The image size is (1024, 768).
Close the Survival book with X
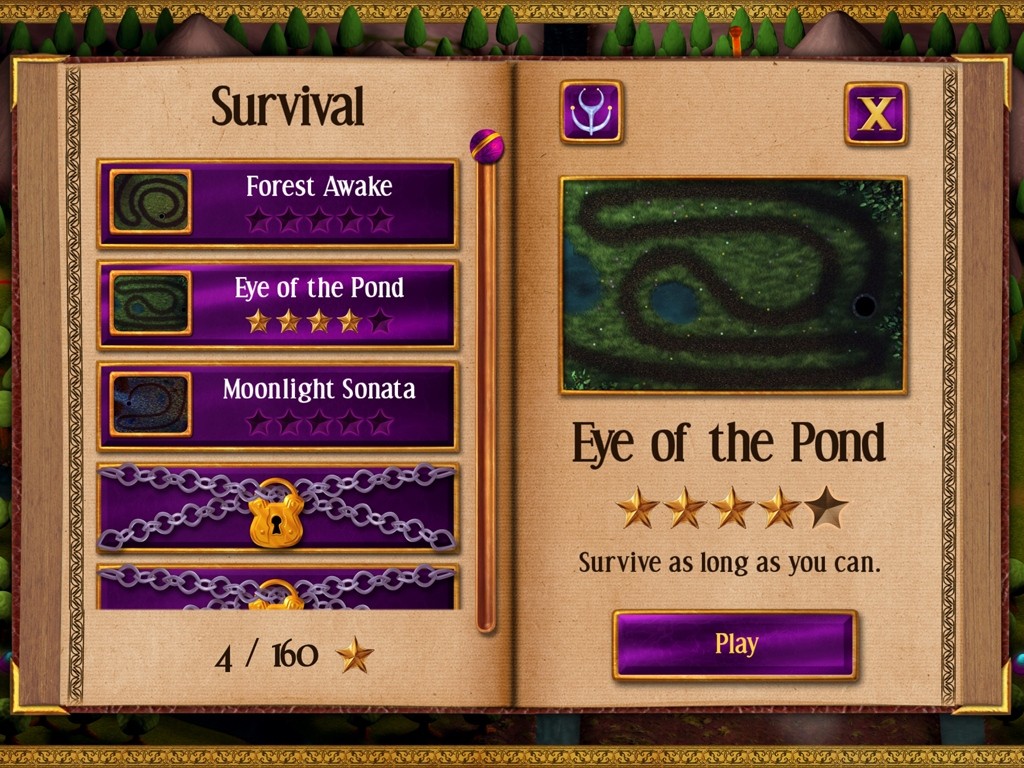[x=875, y=114]
